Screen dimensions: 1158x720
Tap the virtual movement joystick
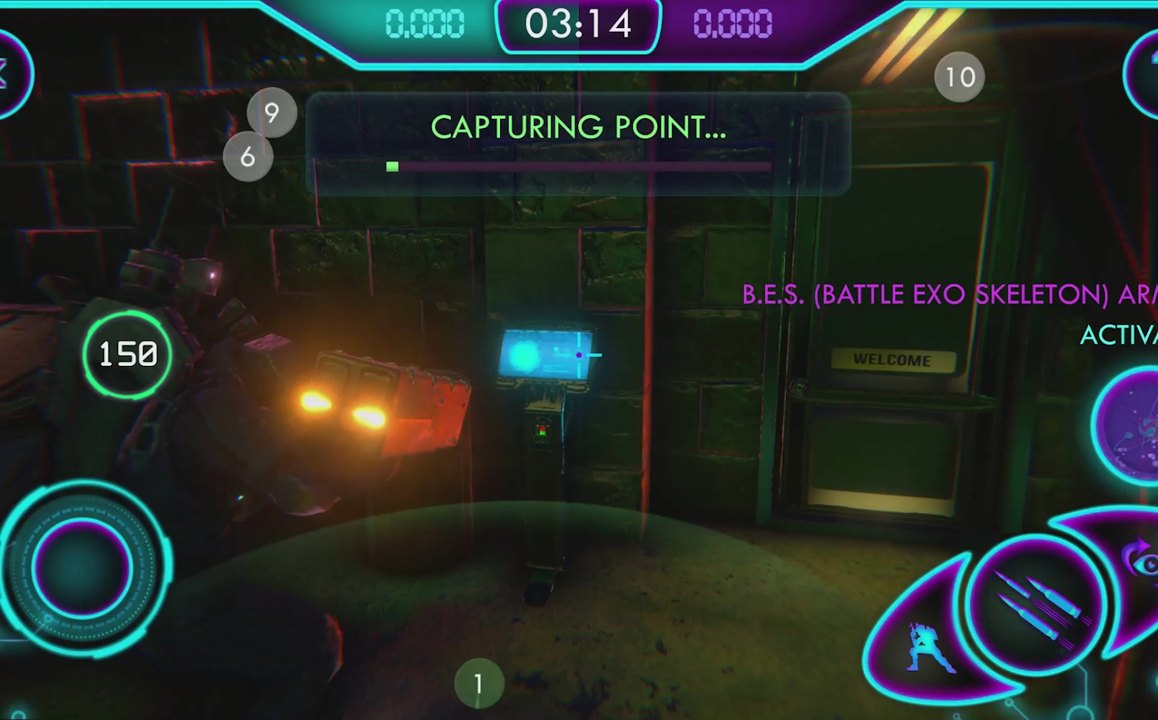click(82, 566)
